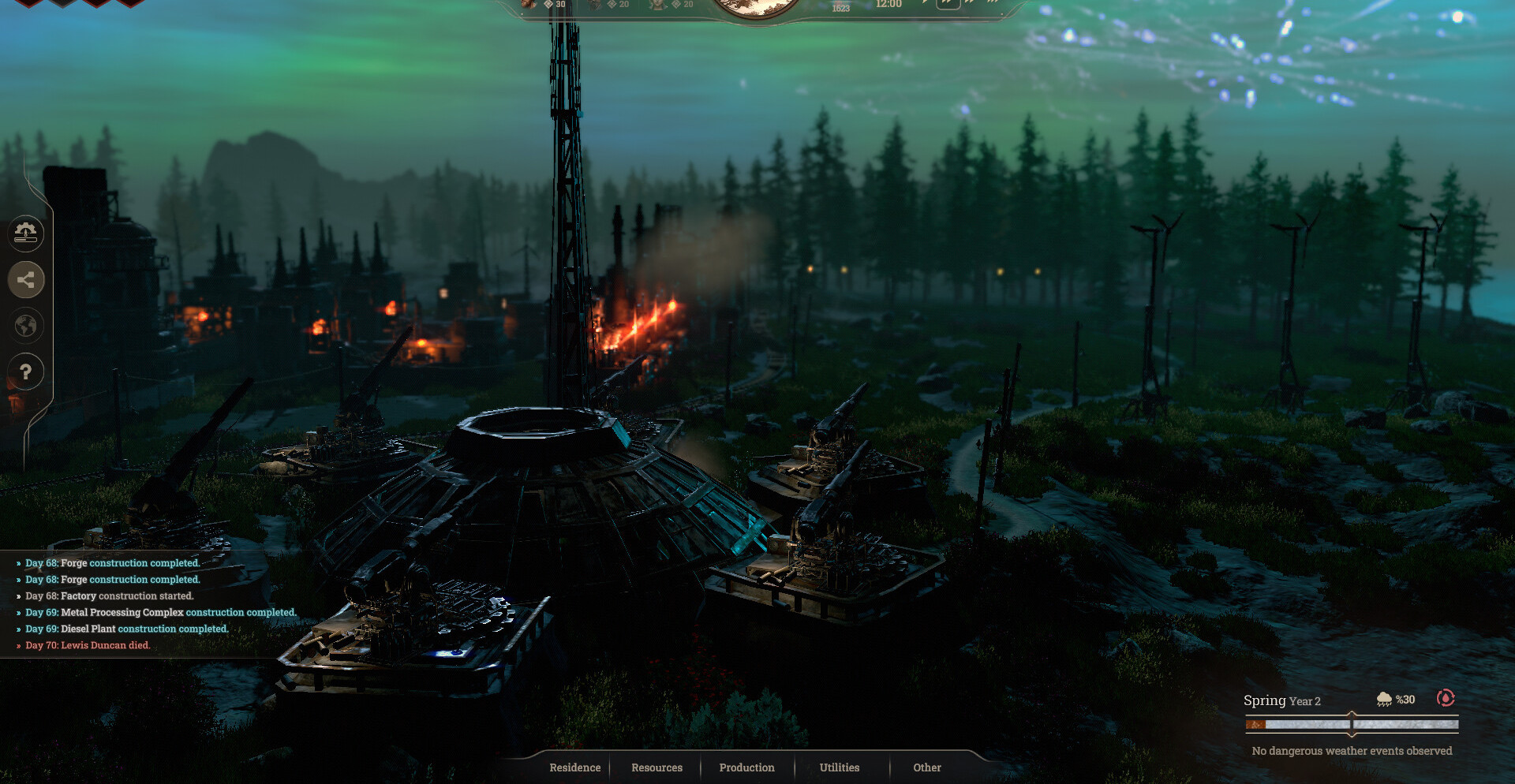The height and width of the screenshot is (784, 1515).
Task: Select the Lewis Duncan died log entry
Action: point(87,645)
